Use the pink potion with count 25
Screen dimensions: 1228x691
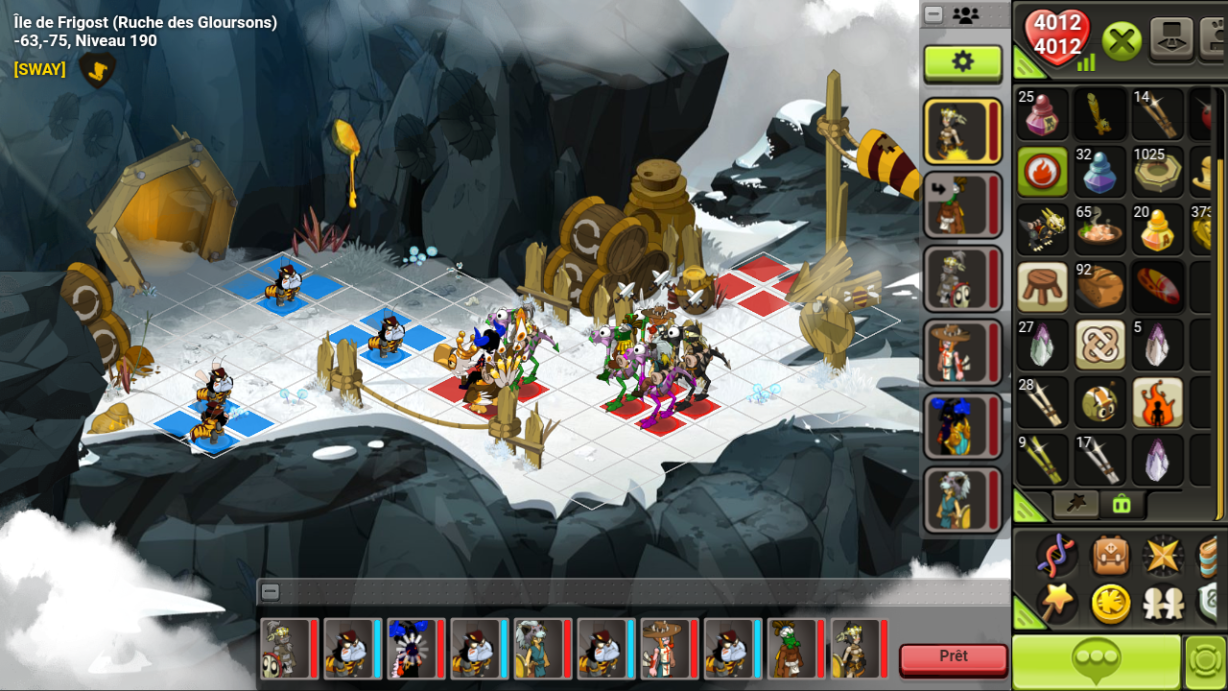tap(1042, 115)
